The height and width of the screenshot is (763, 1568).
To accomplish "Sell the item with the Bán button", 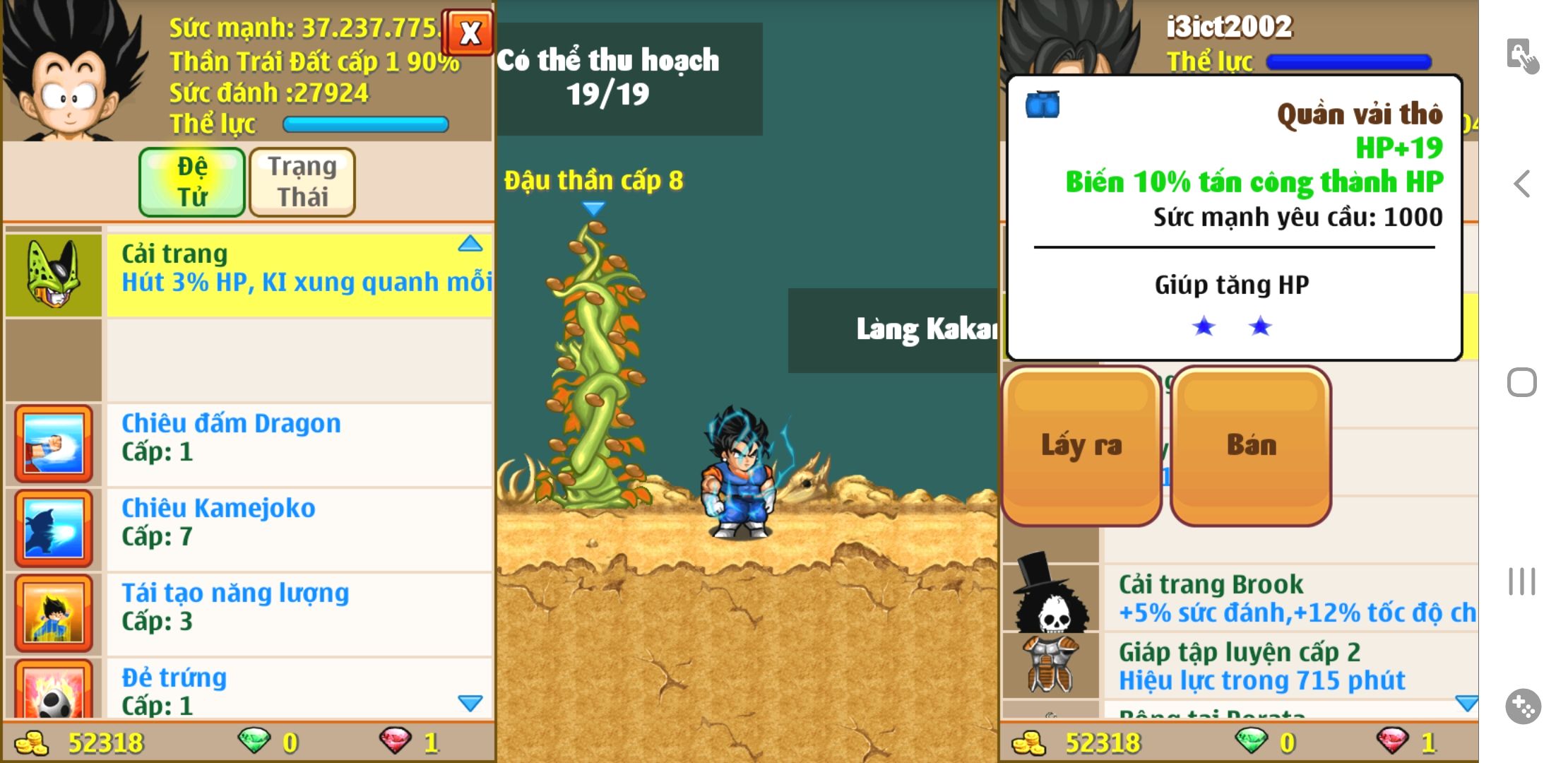I will tap(1251, 446).
